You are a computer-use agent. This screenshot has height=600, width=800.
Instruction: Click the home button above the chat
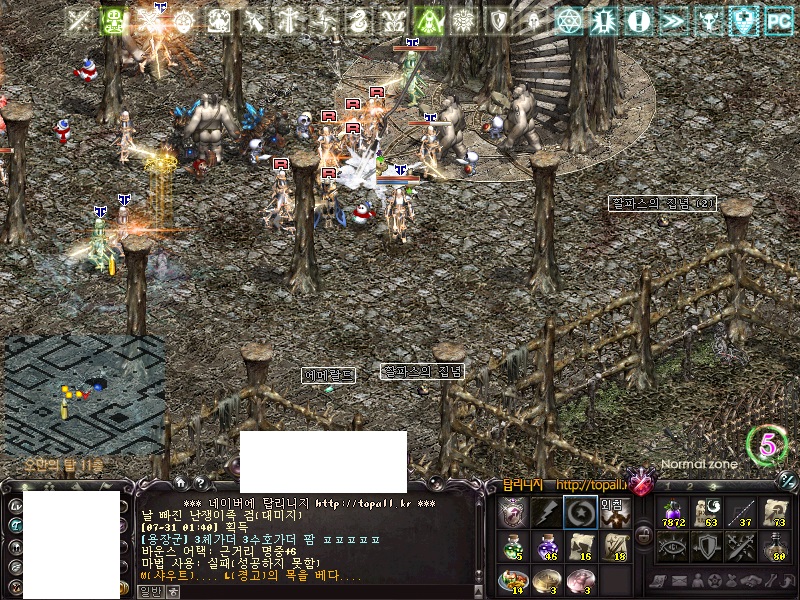tap(180, 482)
